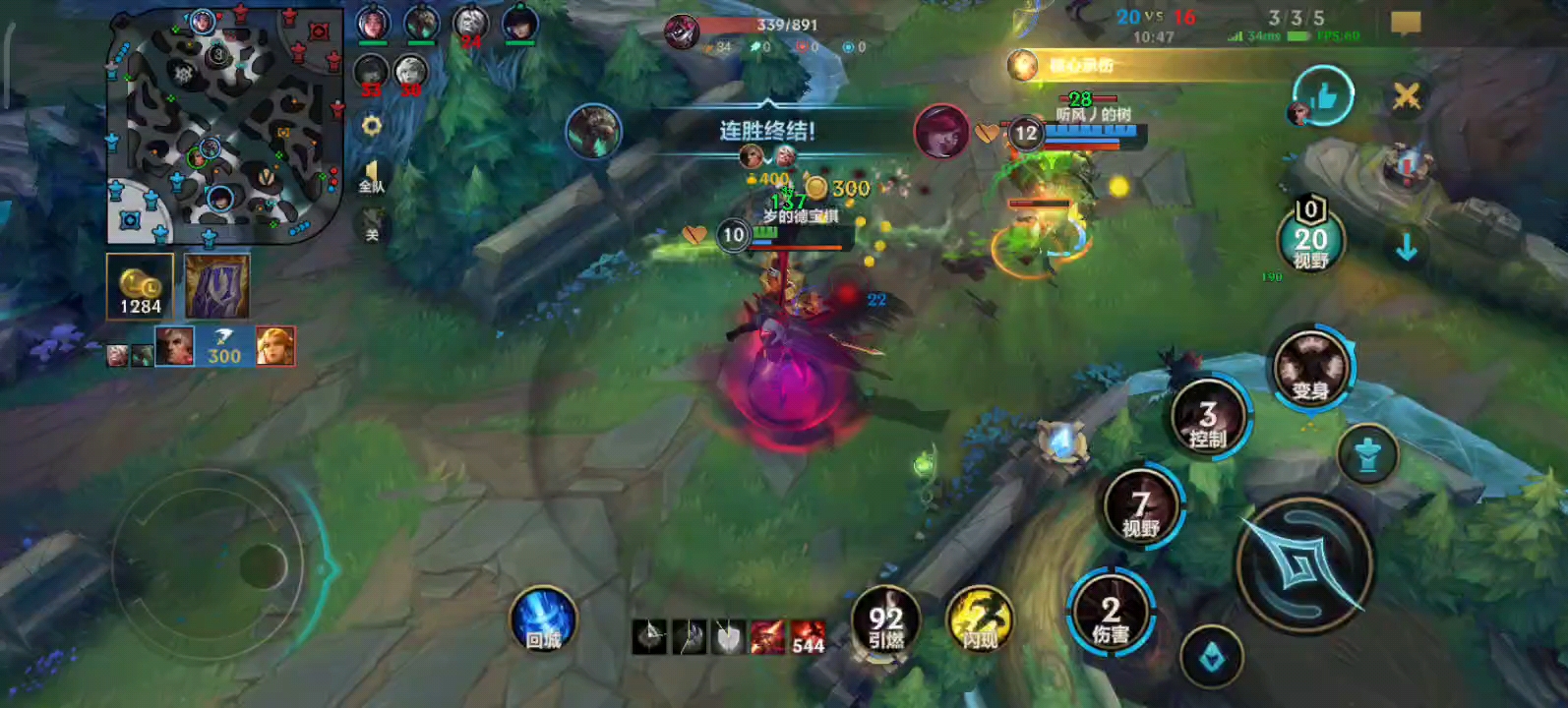The image size is (1568, 708).
Task: Tap the large basic attack button
Action: (x=1303, y=564)
